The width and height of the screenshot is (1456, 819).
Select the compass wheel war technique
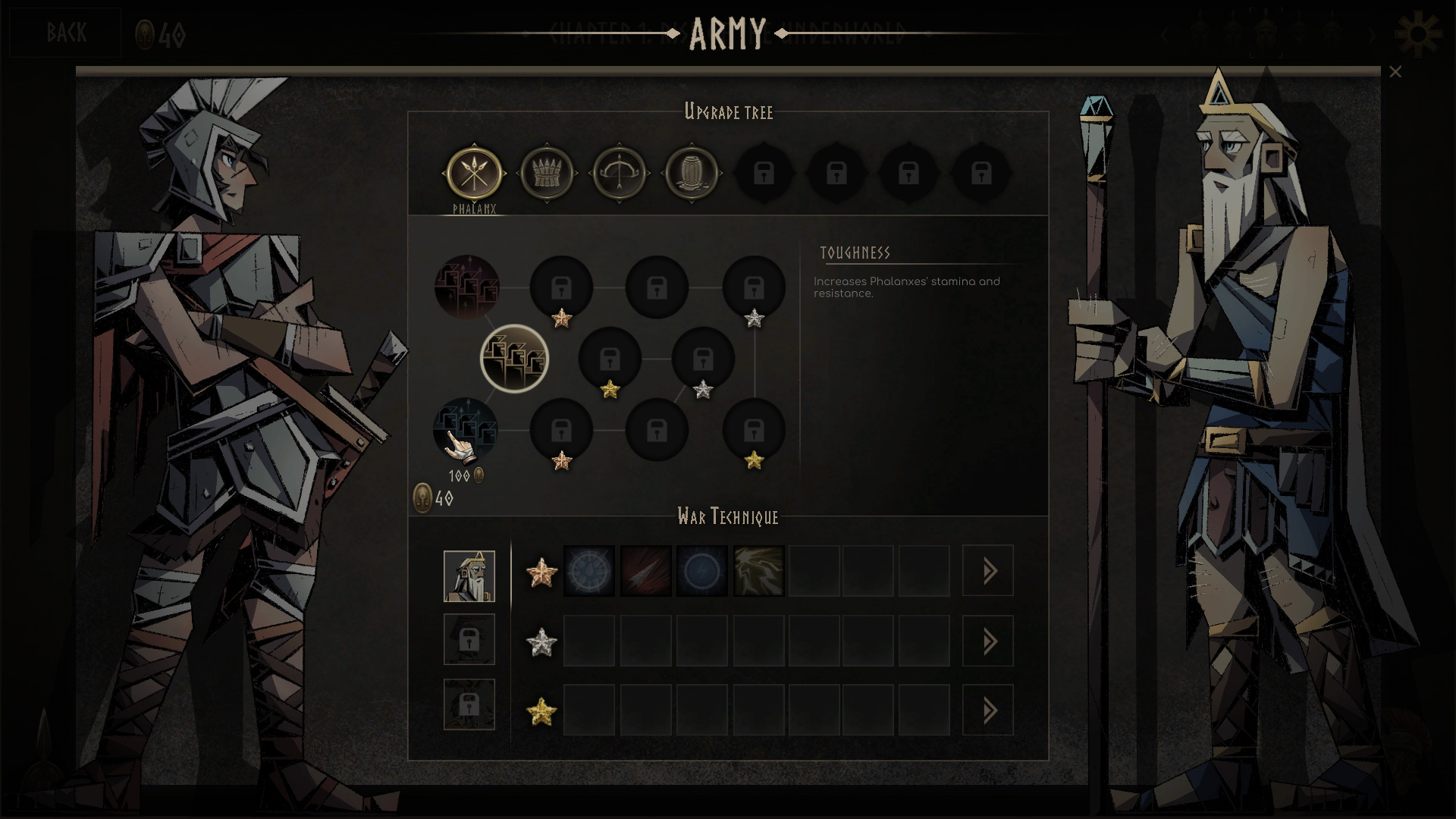[589, 571]
